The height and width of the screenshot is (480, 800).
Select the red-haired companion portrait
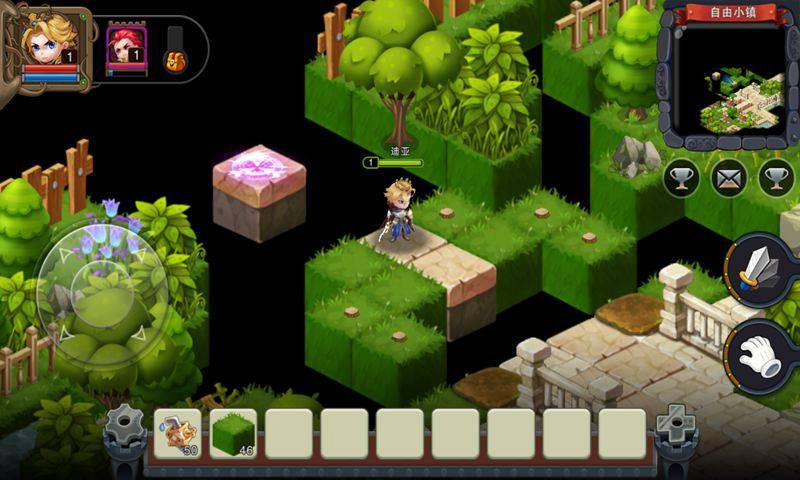point(126,45)
